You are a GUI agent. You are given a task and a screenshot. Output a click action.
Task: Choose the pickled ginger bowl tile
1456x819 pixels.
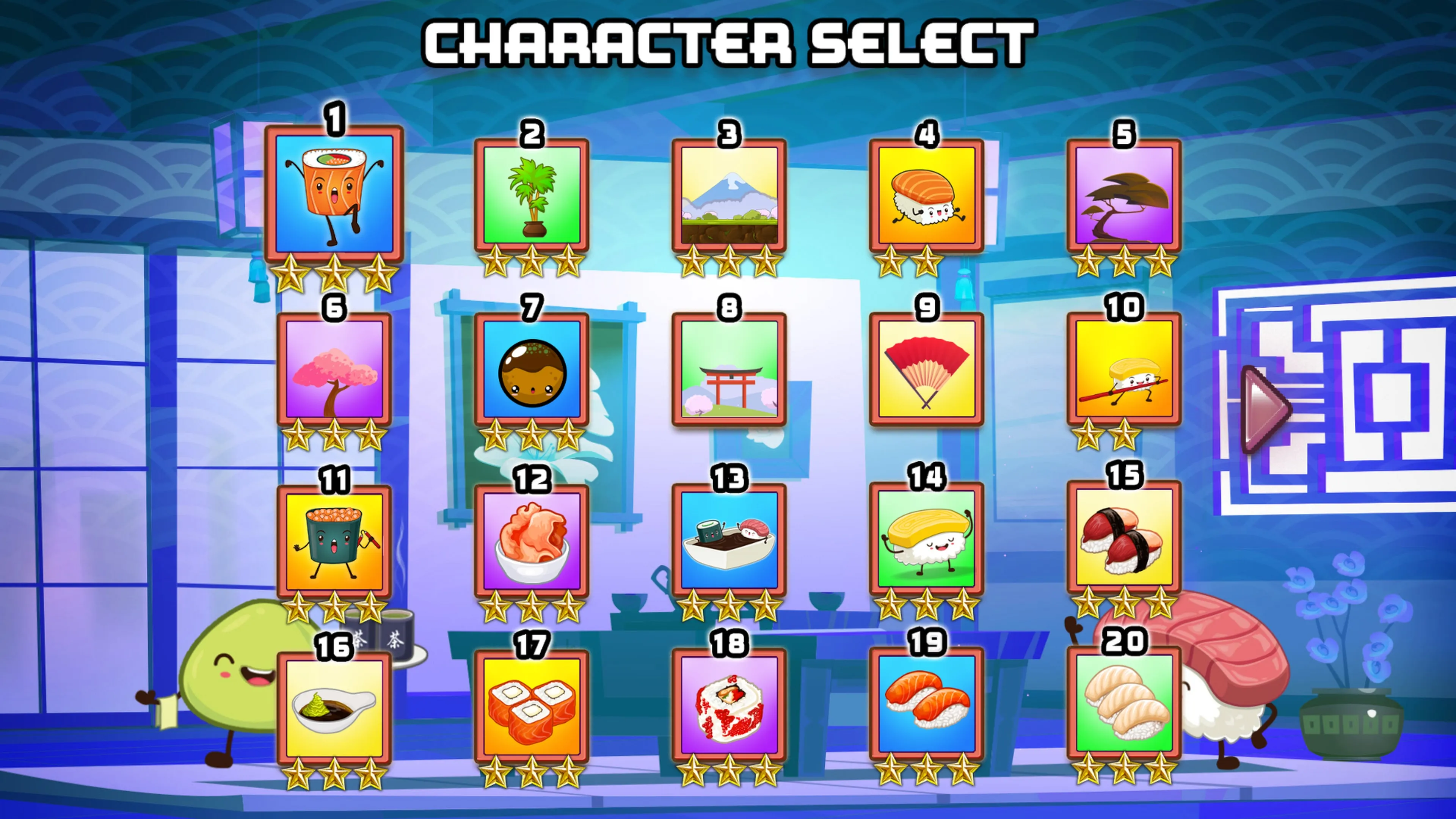pos(531,541)
